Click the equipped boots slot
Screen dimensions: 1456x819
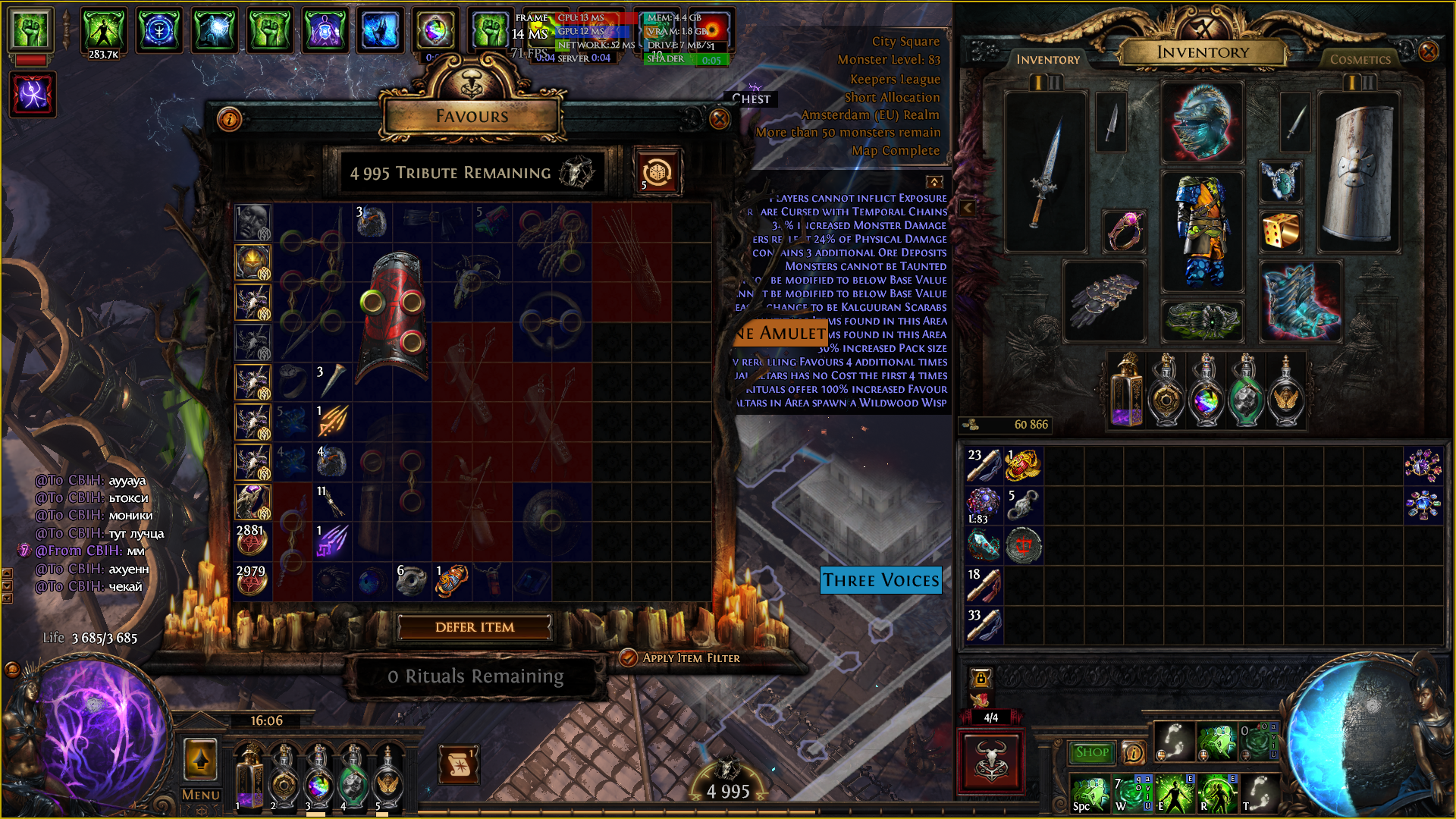point(1300,300)
